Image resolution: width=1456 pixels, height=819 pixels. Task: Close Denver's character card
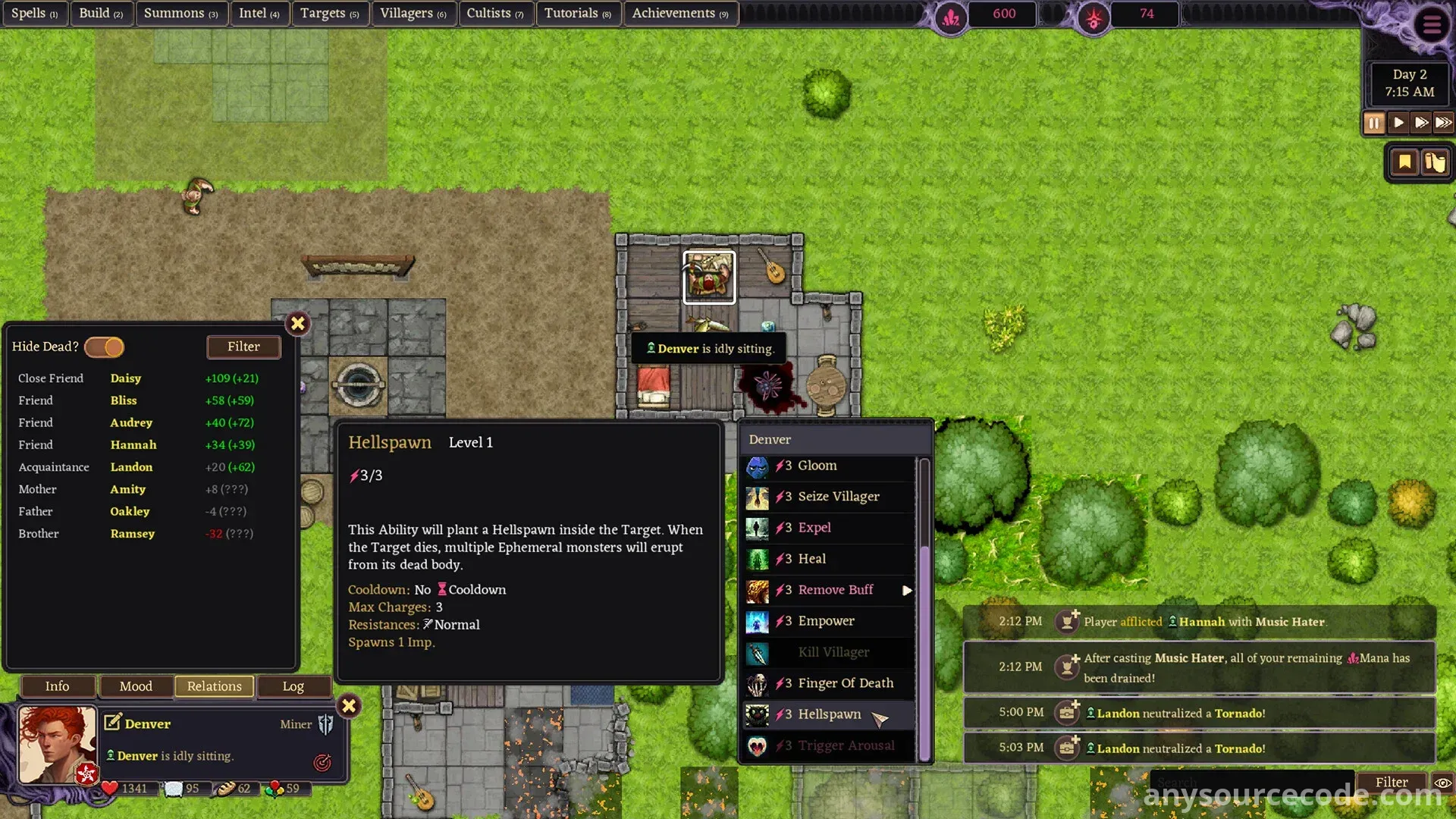coord(349,706)
